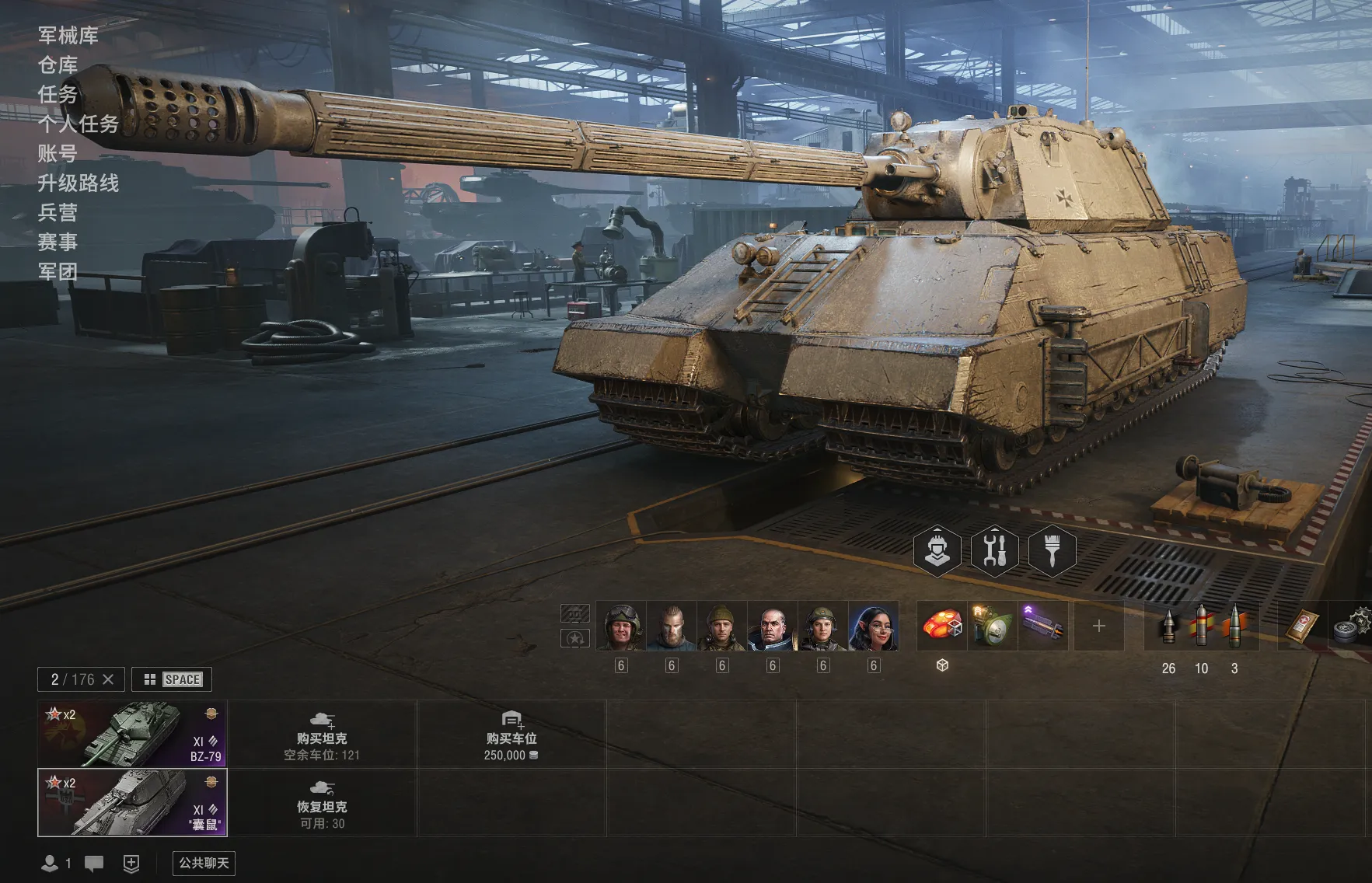Show the 升级路线 tech tree
The image size is (1372, 883).
pyautogui.click(x=79, y=183)
